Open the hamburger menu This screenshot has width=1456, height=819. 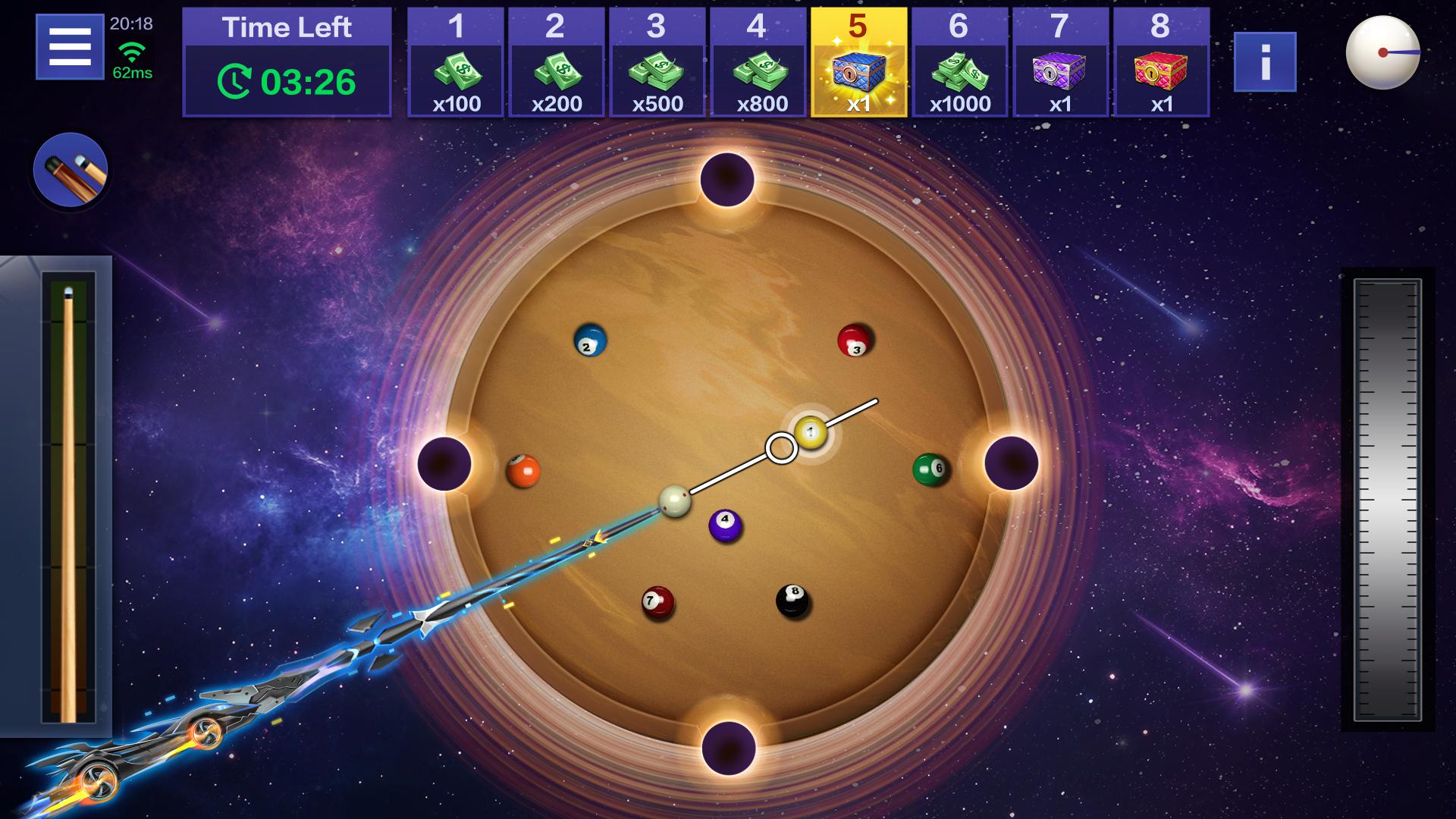coord(70,47)
